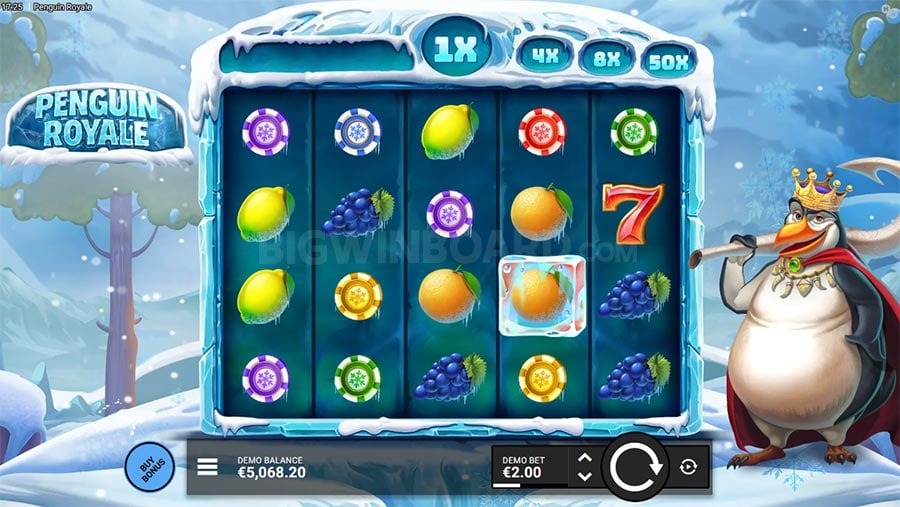Increase the demo bet with the up arrow
Screen dimensions: 900x507
[585, 458]
